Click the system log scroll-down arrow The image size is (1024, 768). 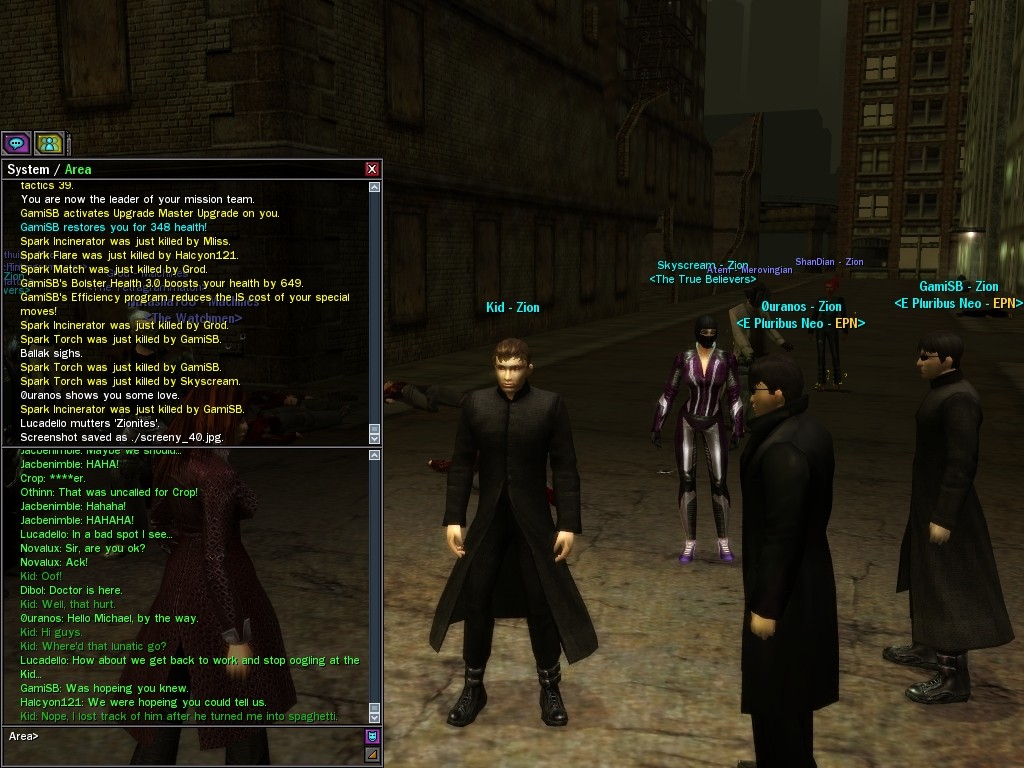375,437
